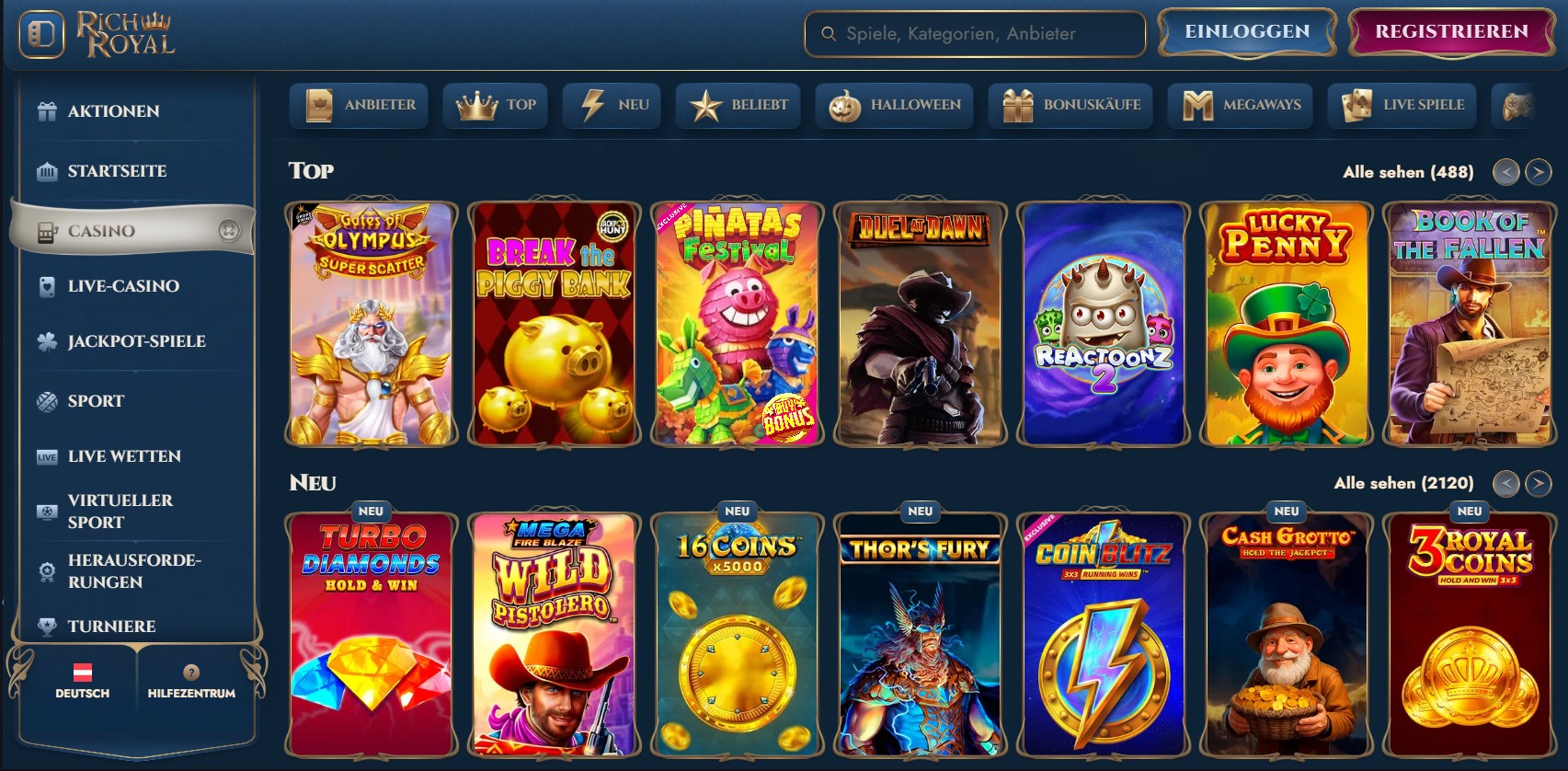
Task: Open Jackpot-Spiele from the sidebar
Action: [134, 340]
